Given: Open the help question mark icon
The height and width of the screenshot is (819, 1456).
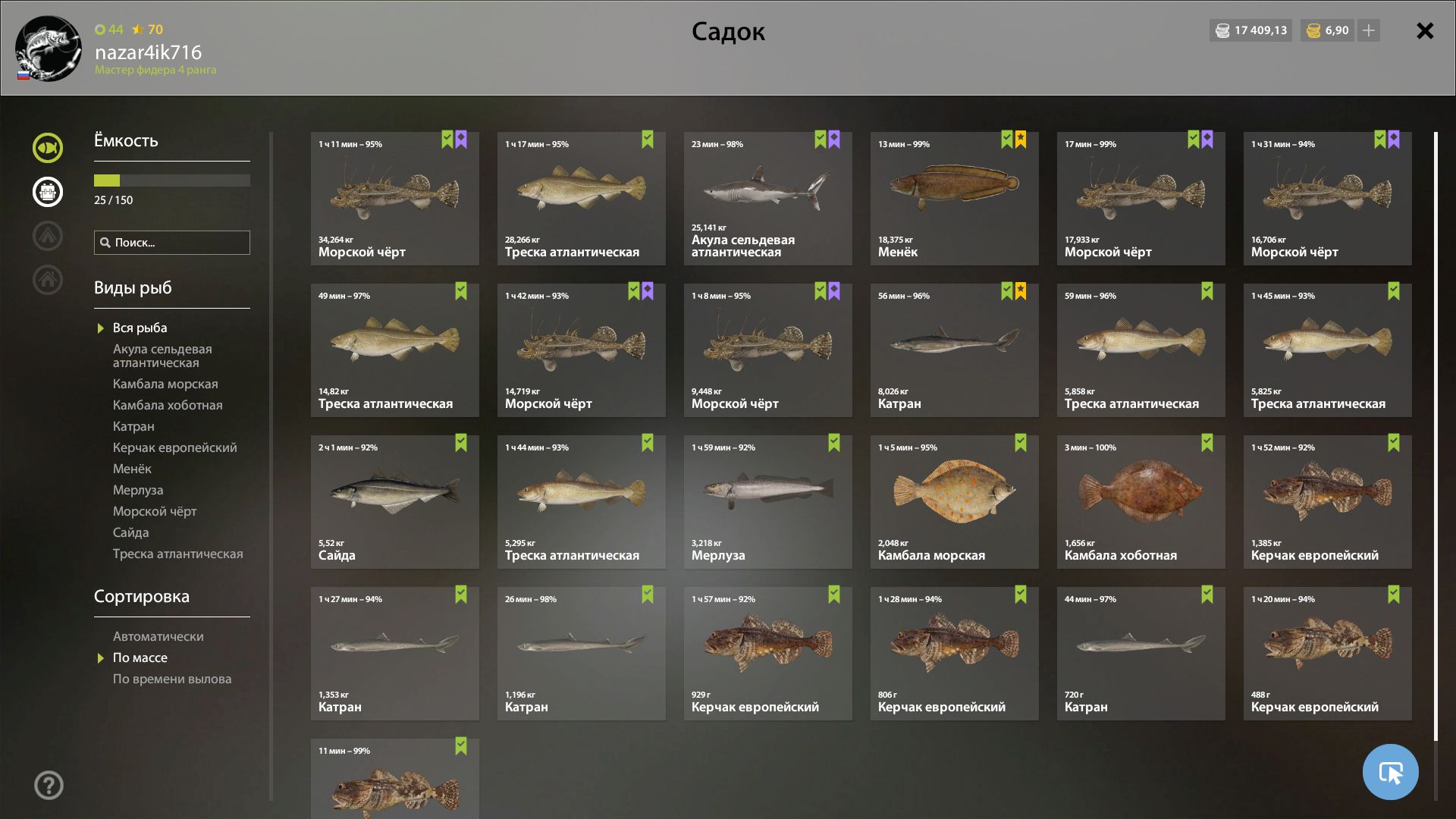Looking at the screenshot, I should point(49,786).
